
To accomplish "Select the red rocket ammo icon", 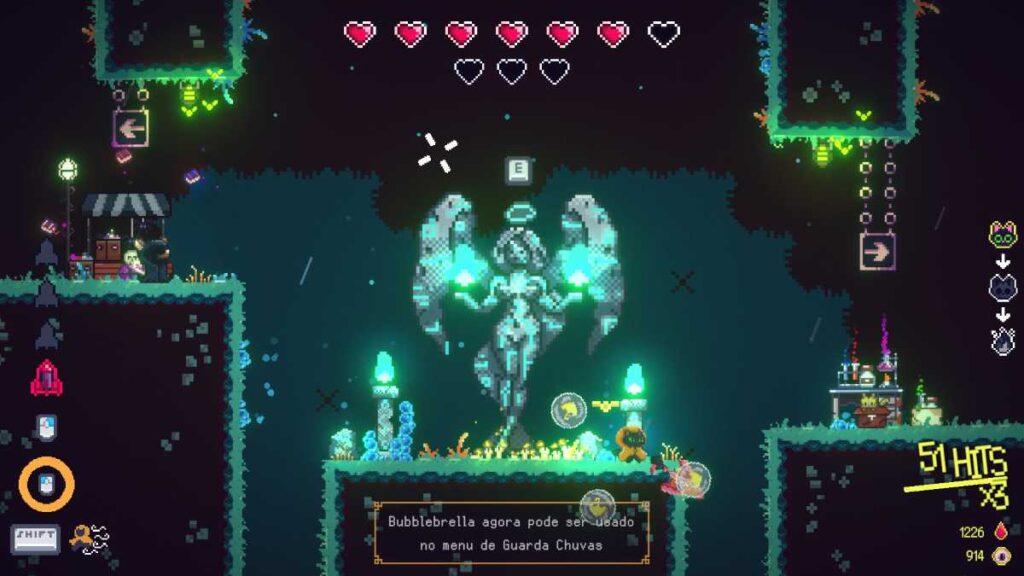I will pyautogui.click(x=46, y=378).
